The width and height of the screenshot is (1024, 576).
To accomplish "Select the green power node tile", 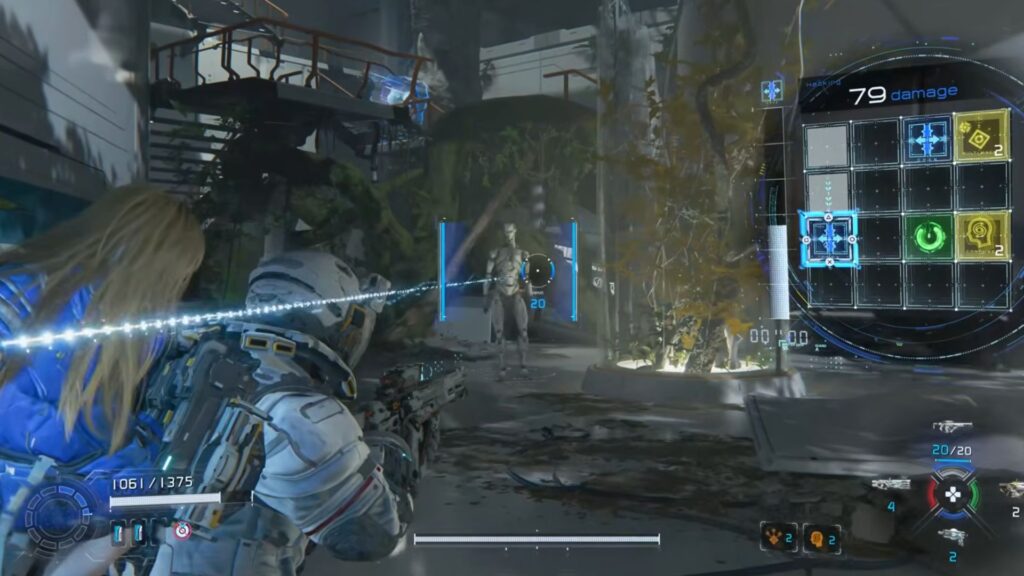I will (930, 238).
